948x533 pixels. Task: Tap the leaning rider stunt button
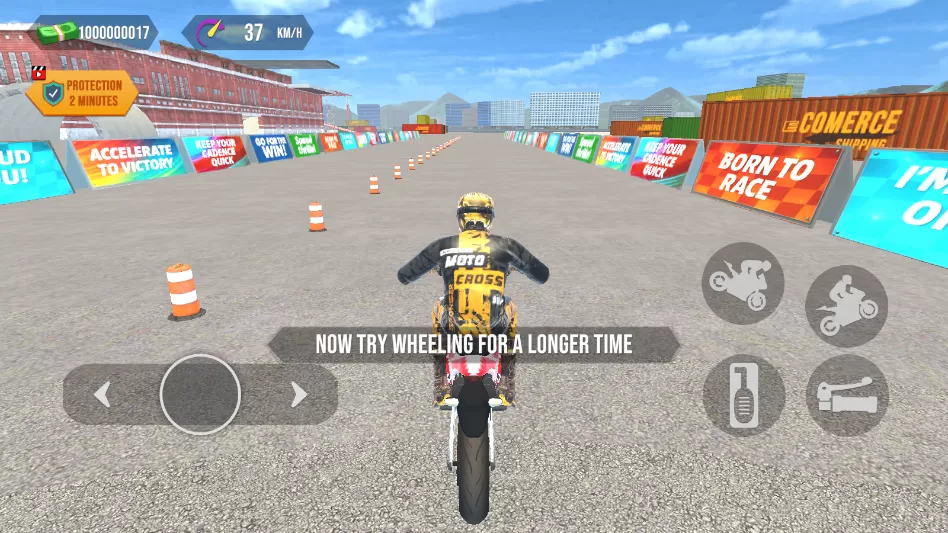[x=846, y=306]
